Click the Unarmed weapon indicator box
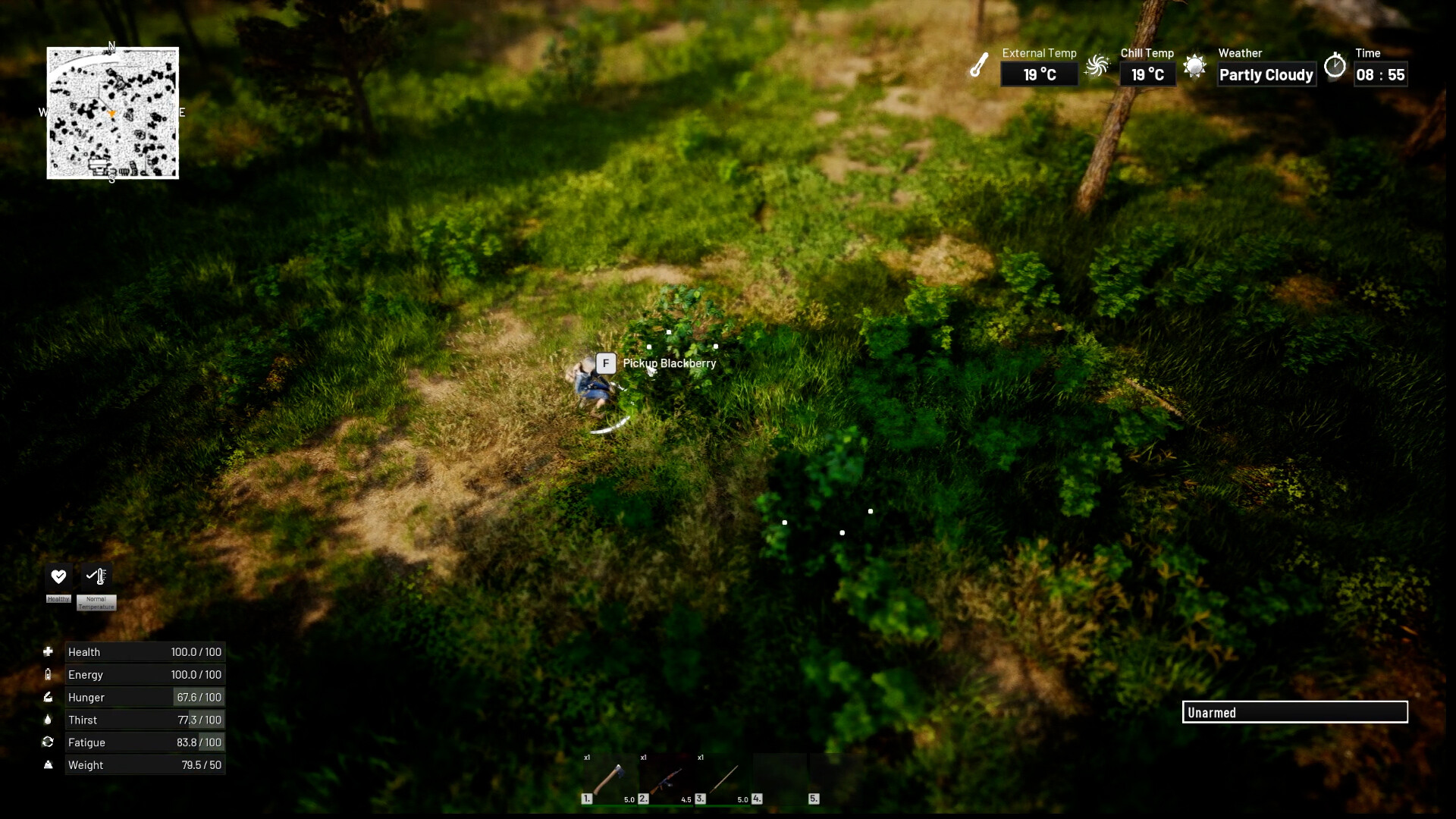The width and height of the screenshot is (1456, 819). (1294, 712)
